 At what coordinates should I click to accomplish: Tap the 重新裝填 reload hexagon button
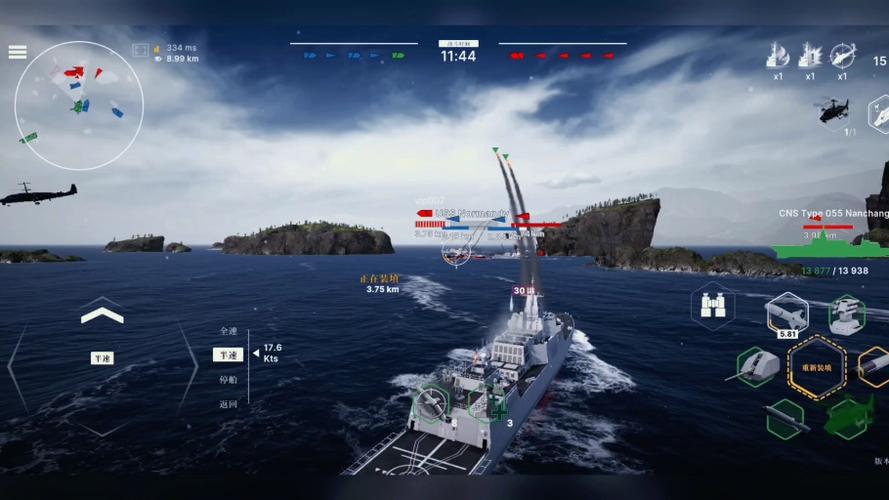click(x=816, y=367)
